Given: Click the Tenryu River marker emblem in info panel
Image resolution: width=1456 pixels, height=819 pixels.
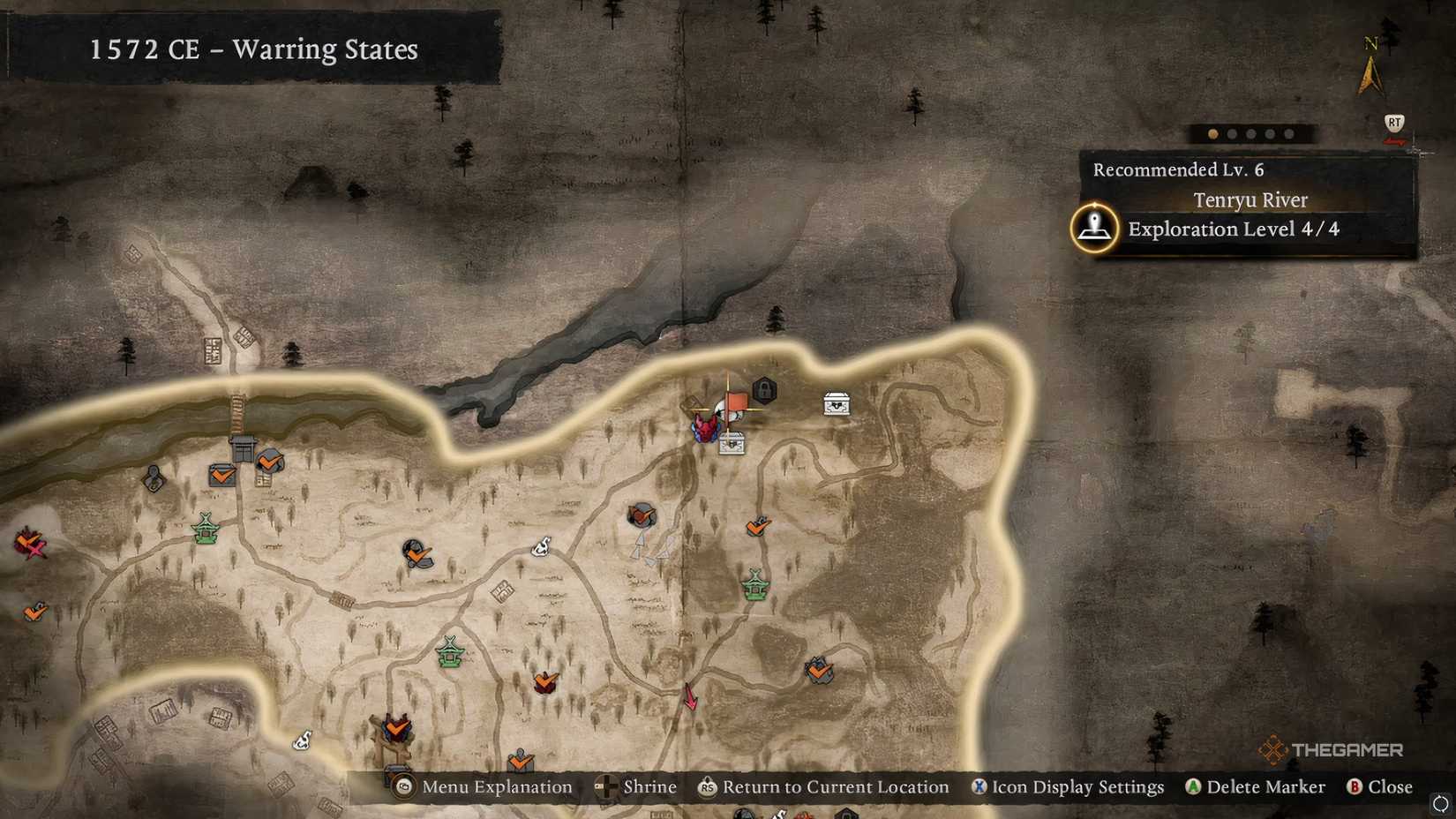Looking at the screenshot, I should pos(1094,228).
